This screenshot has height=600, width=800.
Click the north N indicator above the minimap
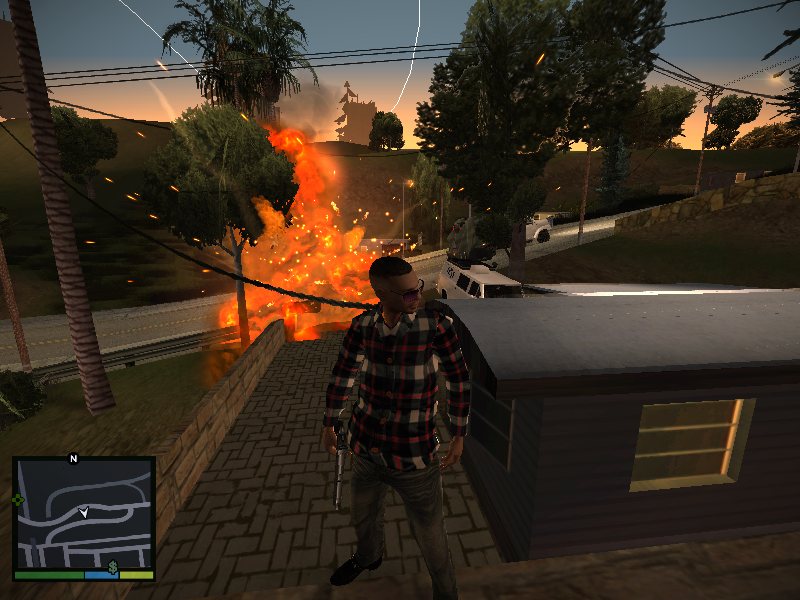[72, 459]
